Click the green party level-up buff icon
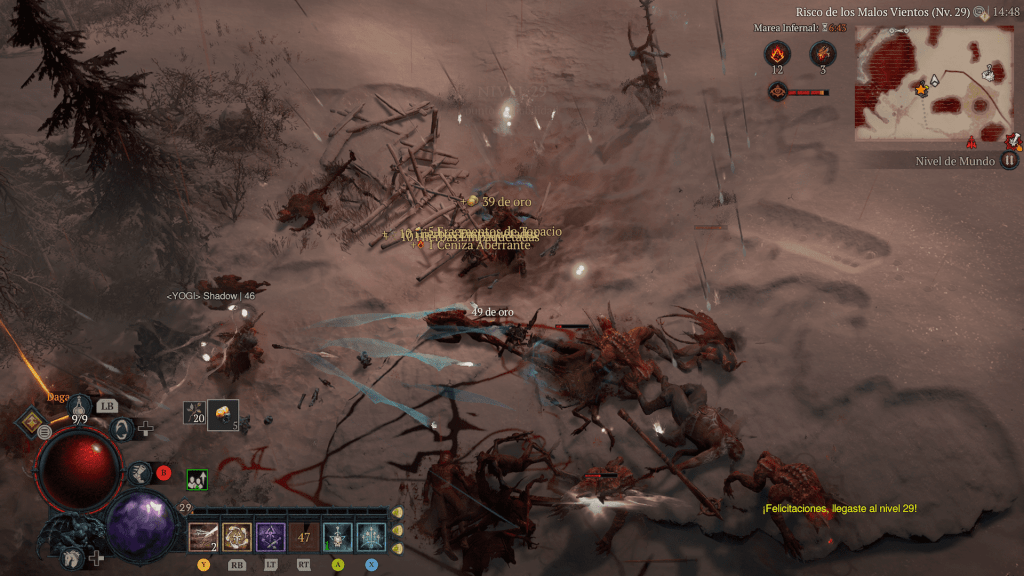Screen dimensions: 1024x576 197,480
